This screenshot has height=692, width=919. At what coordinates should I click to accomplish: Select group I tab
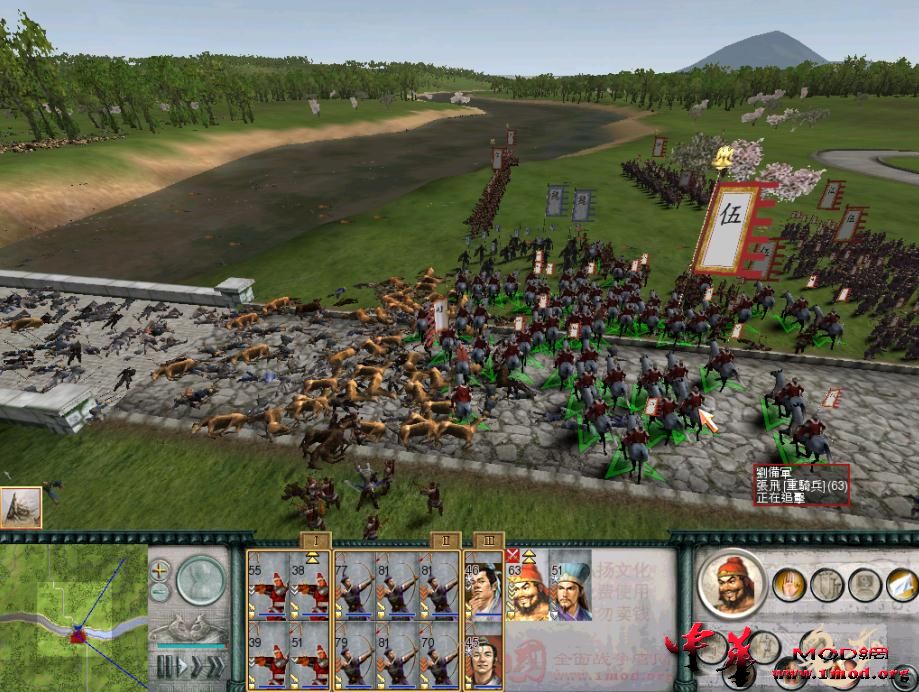(314, 541)
